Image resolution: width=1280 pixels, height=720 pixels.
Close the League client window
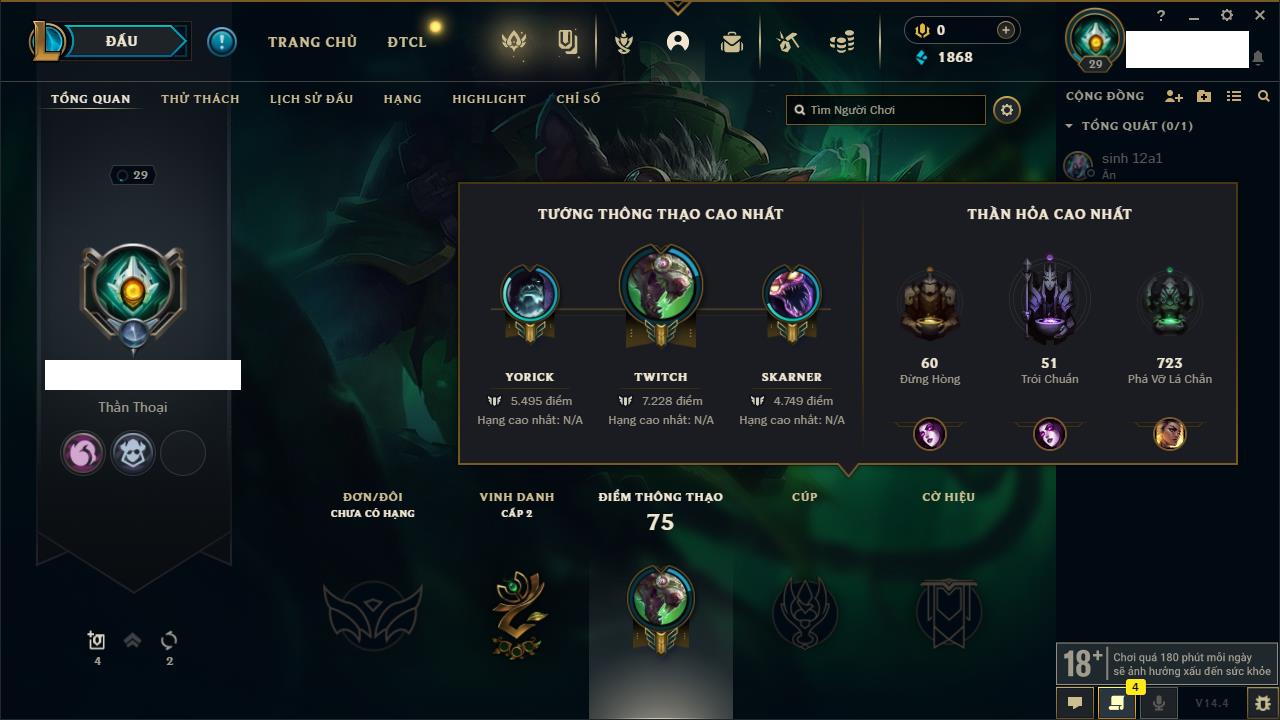pos(1259,16)
